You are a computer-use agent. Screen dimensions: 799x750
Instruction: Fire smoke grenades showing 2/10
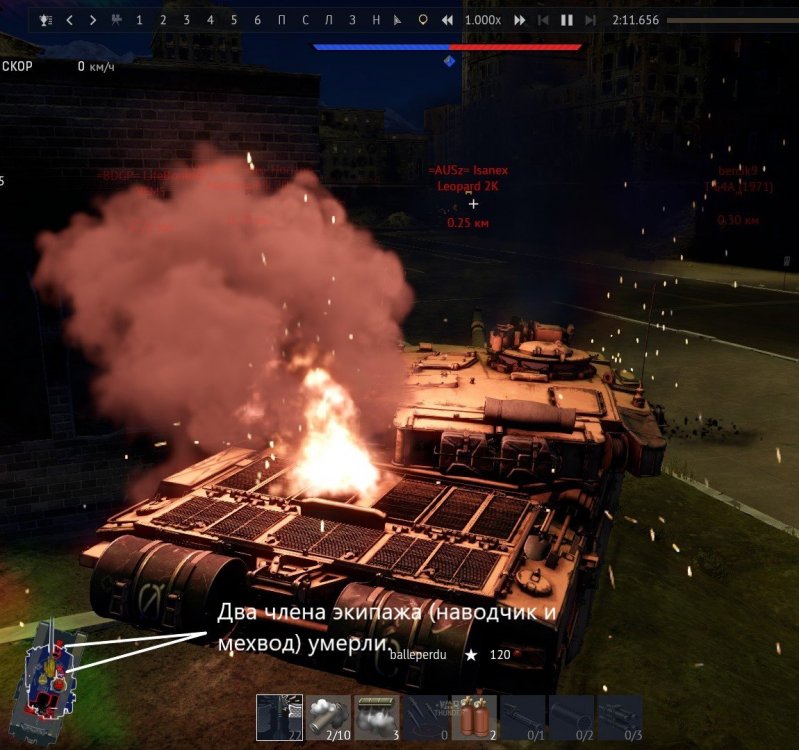pyautogui.click(x=328, y=717)
